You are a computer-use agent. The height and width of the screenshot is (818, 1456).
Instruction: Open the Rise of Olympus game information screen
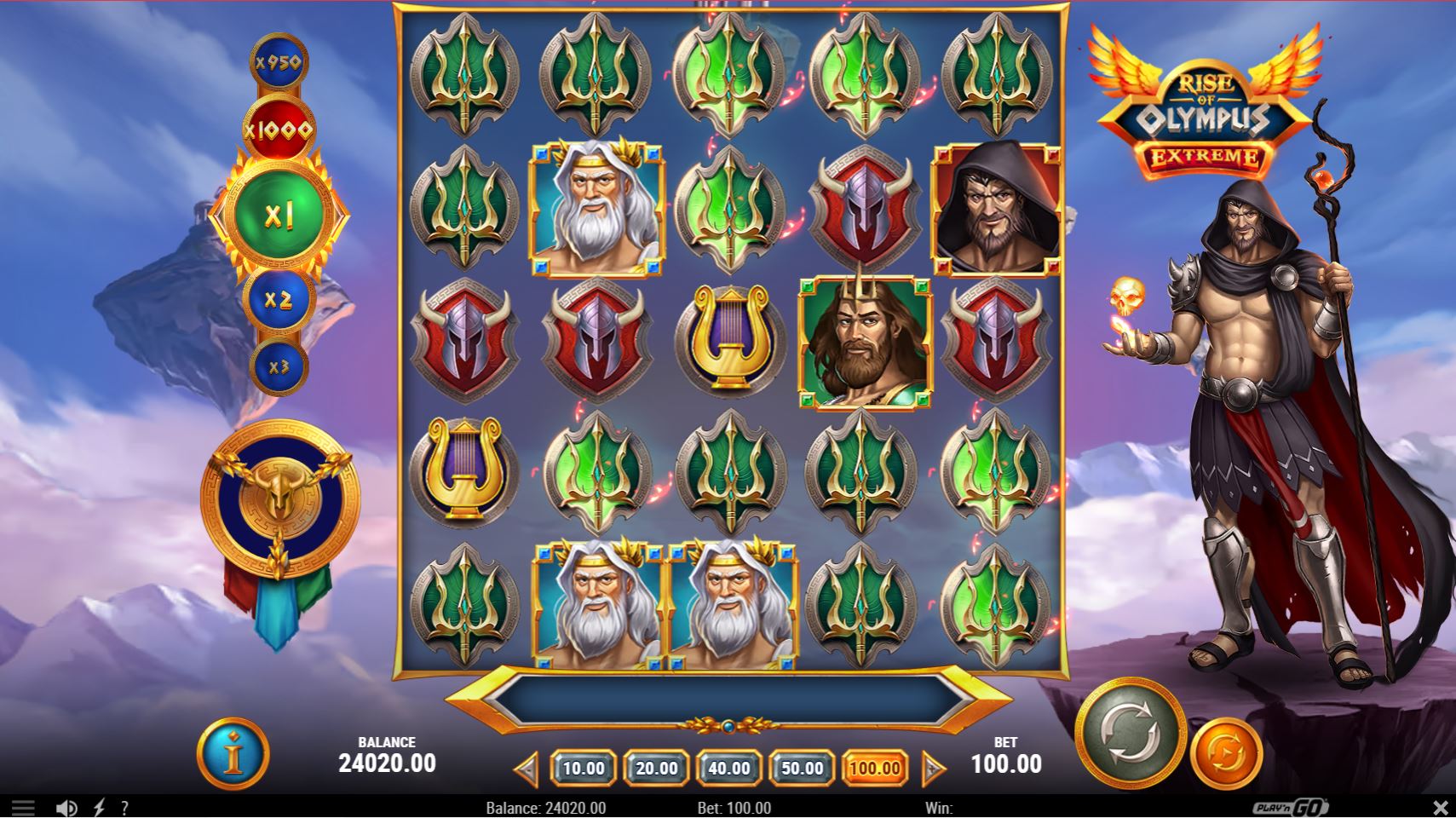click(233, 756)
